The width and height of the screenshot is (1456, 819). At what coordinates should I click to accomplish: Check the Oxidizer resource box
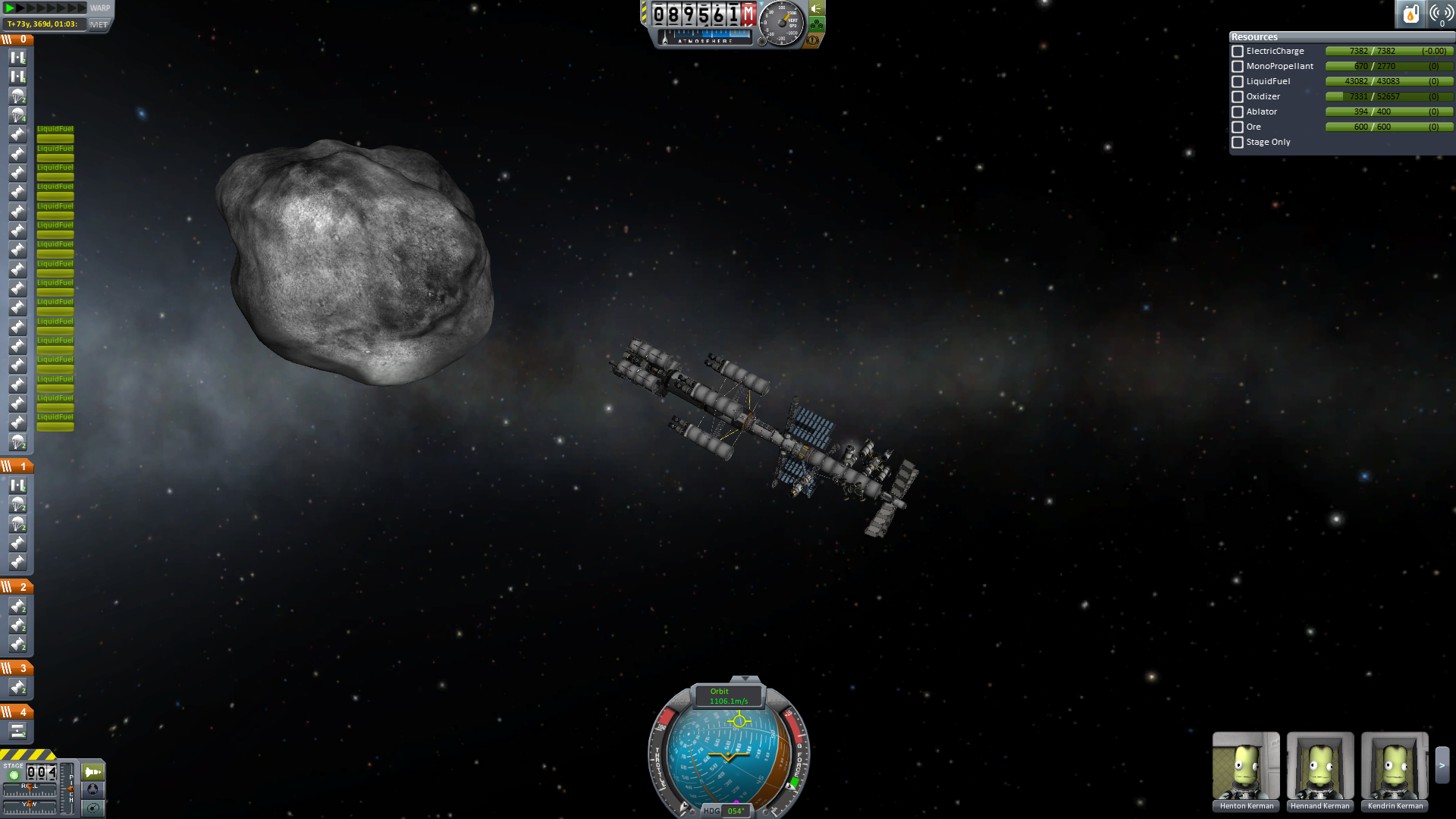click(x=1238, y=97)
